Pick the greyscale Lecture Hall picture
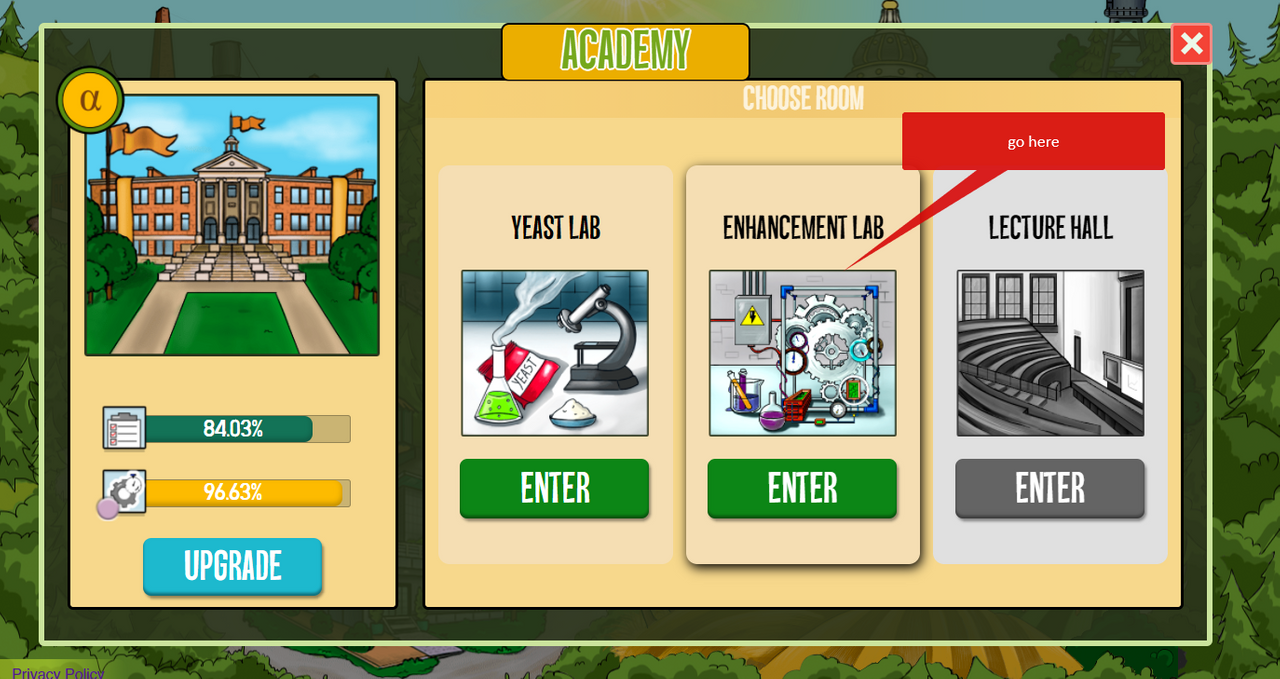This screenshot has height=679, width=1280. coord(1049,353)
